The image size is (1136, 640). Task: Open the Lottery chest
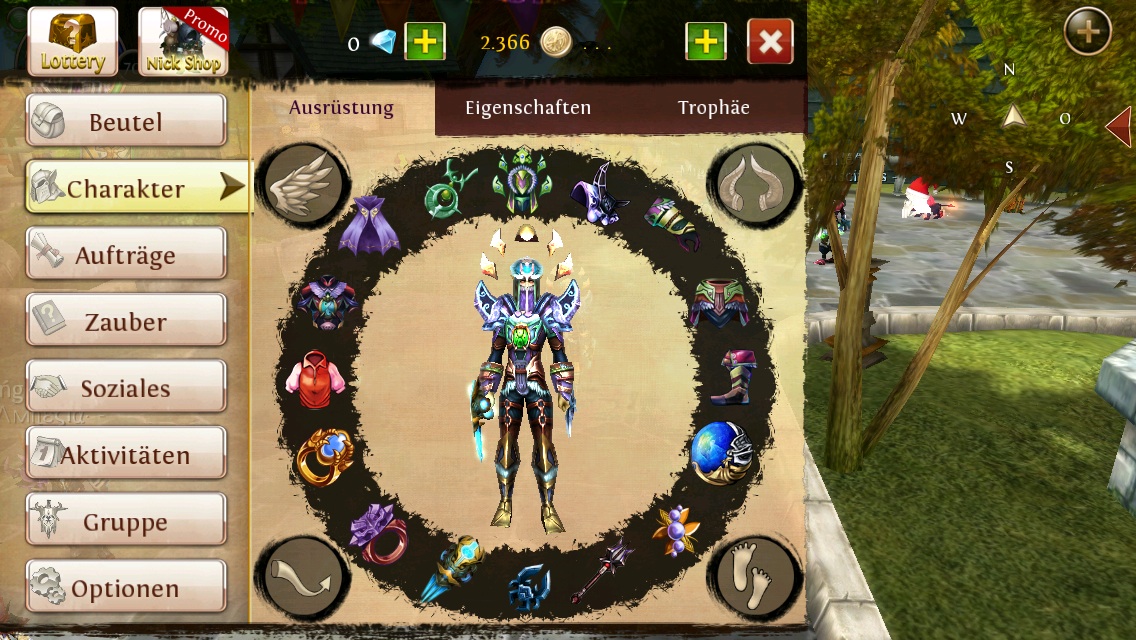coord(72,42)
